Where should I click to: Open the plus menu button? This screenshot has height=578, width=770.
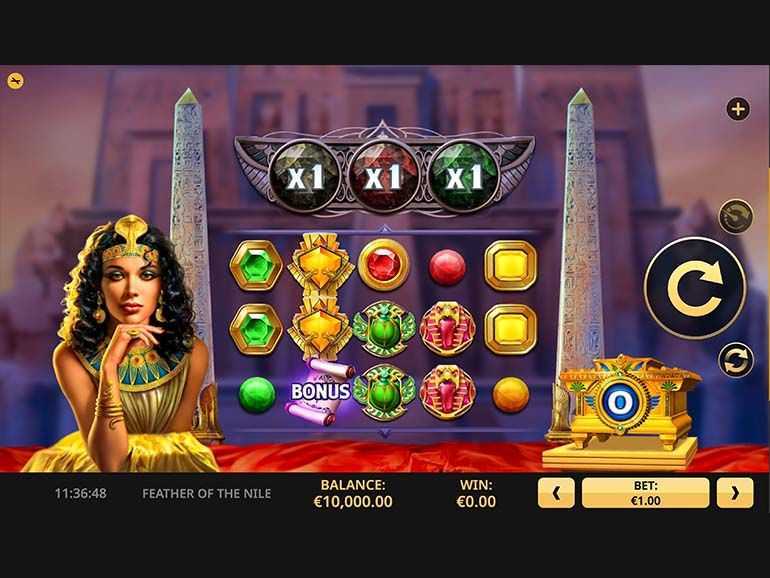click(738, 109)
